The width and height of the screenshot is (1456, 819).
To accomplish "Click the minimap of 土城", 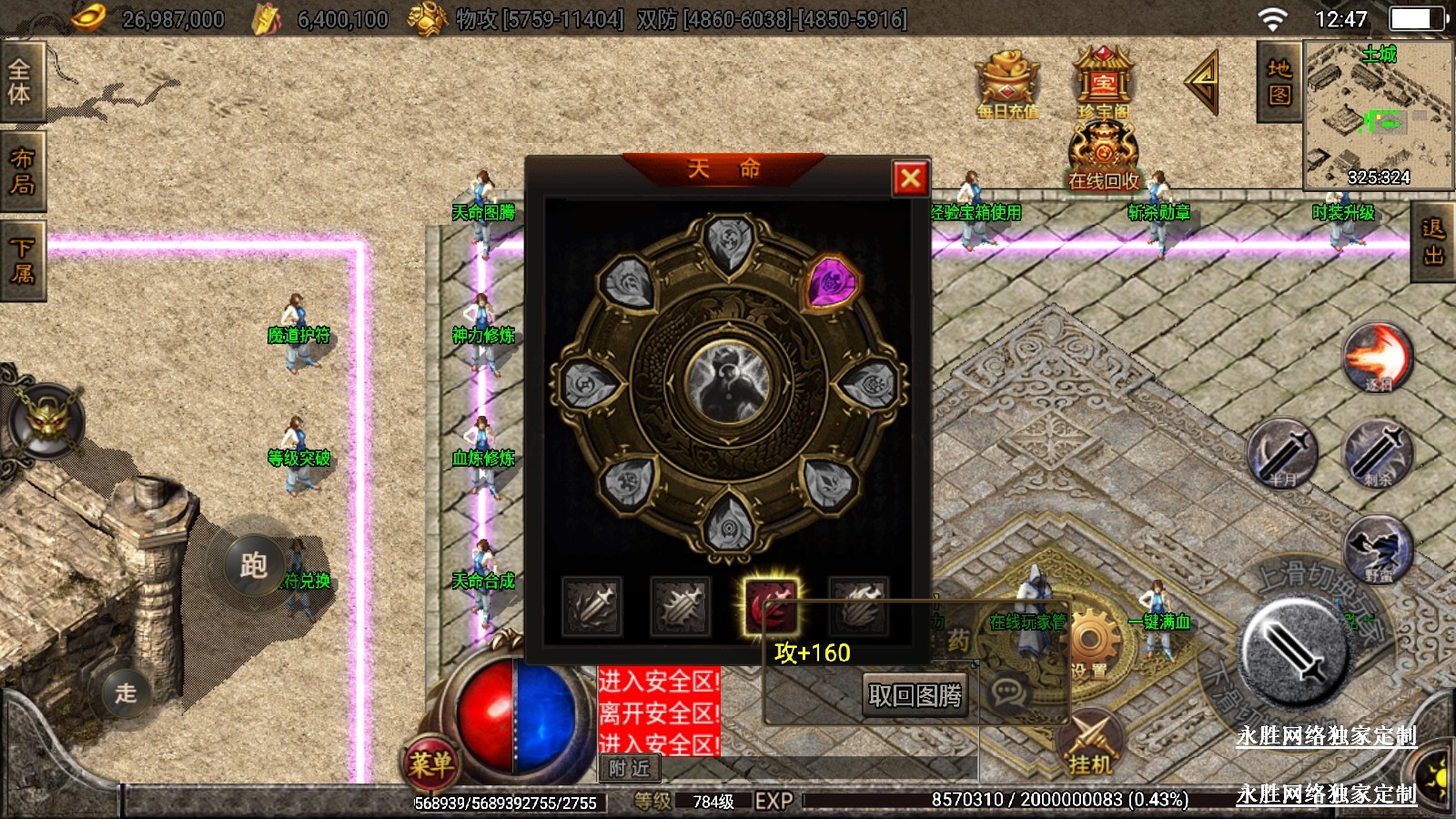I will pyautogui.click(x=1378, y=115).
